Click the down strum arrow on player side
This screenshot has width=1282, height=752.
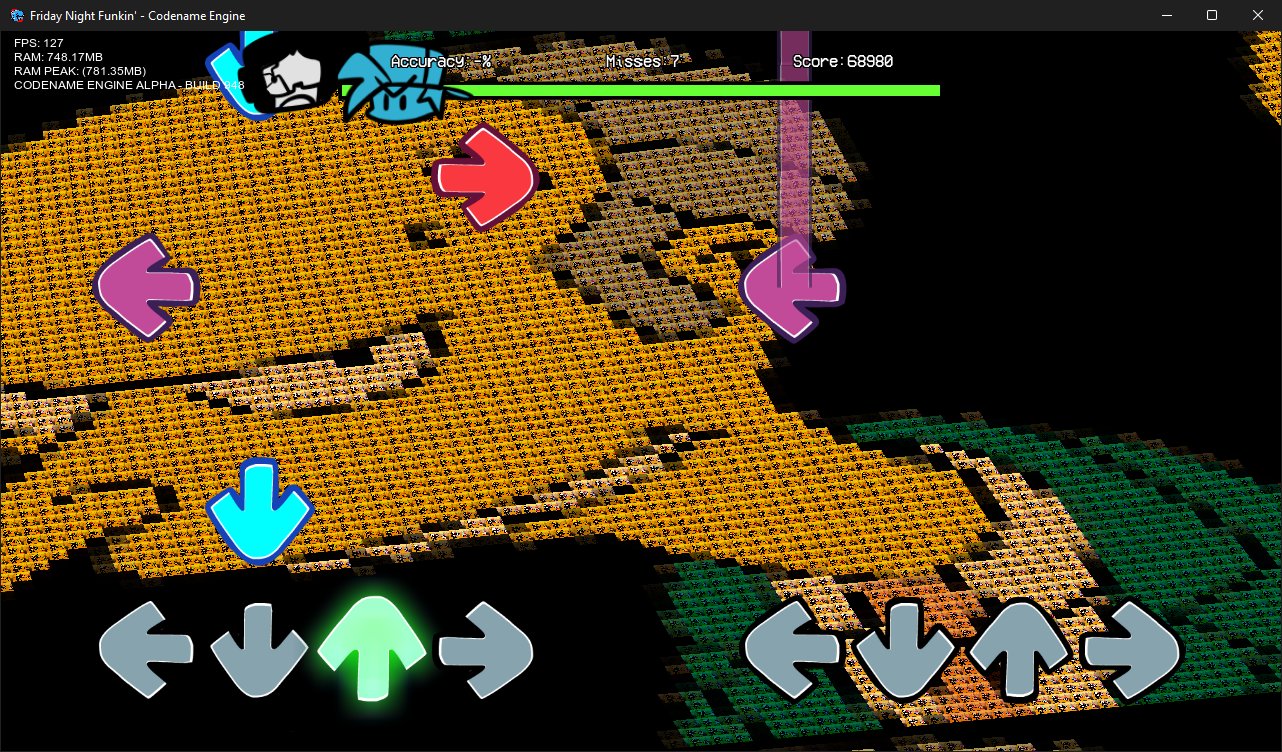tap(259, 648)
